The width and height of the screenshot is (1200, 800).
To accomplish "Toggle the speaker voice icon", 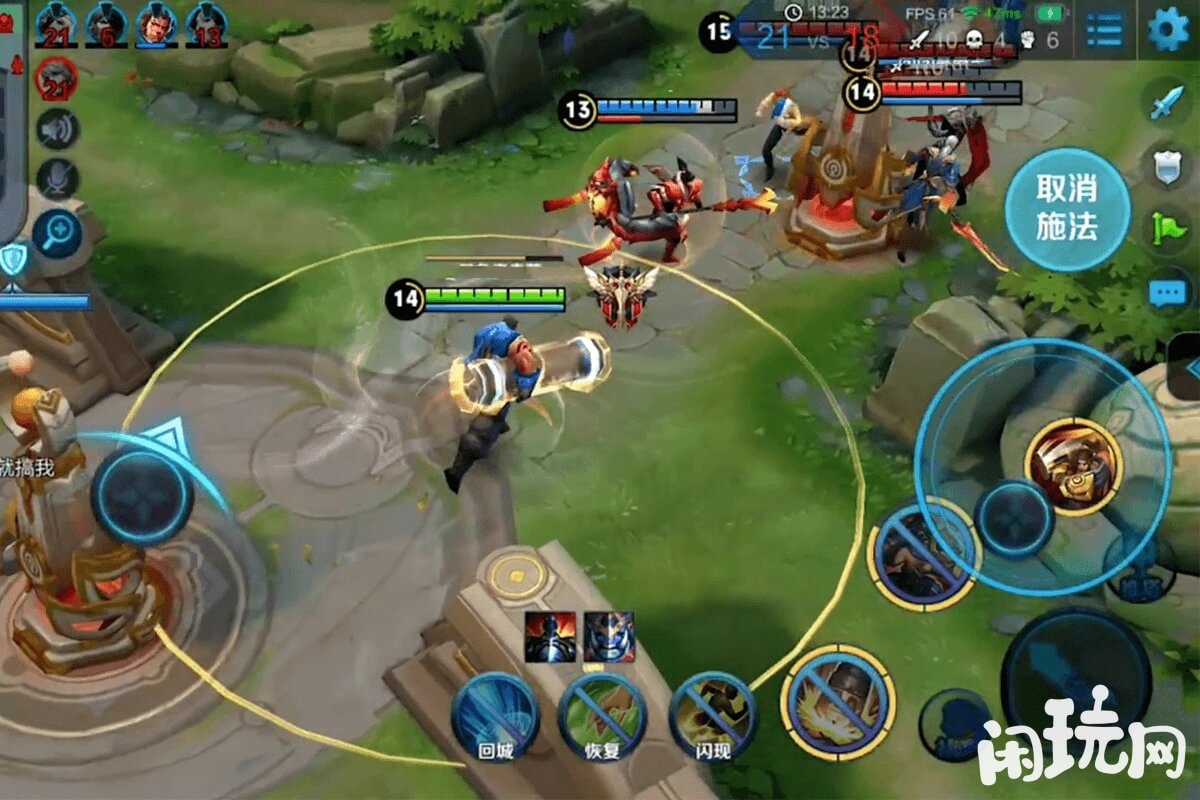I will [58, 130].
